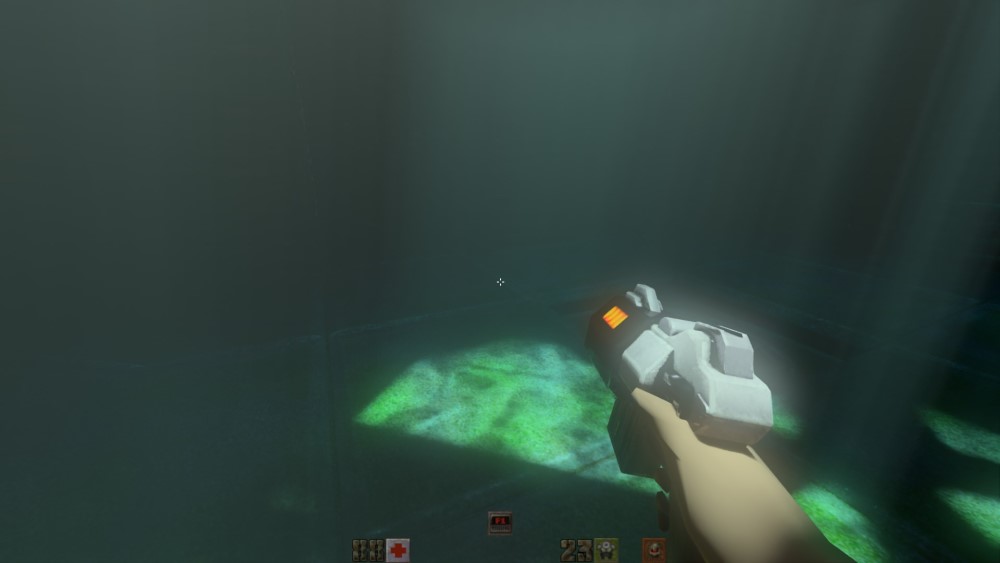Viewport: 1000px width, 563px height.
Task: Click the F1 help computer icon
Action: pos(499,522)
